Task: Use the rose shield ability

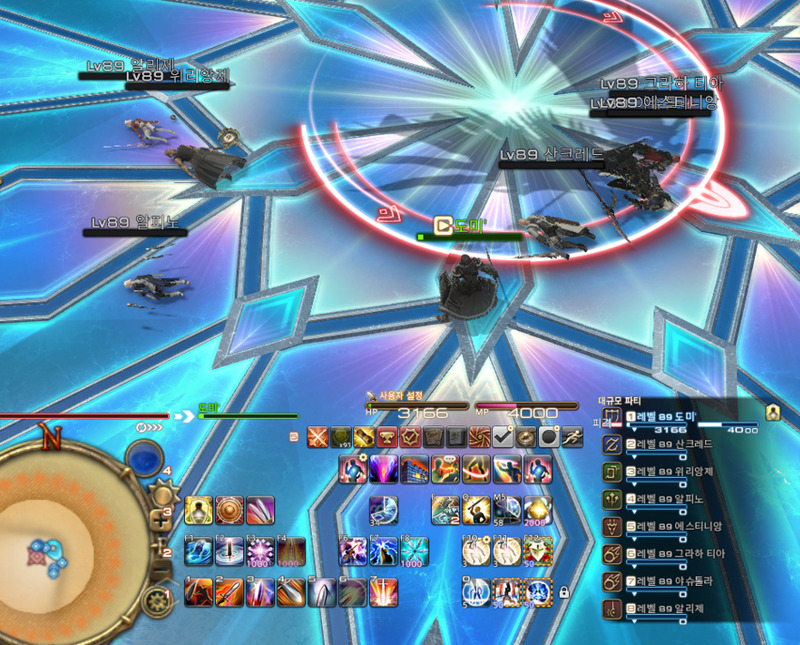Action: (537, 551)
